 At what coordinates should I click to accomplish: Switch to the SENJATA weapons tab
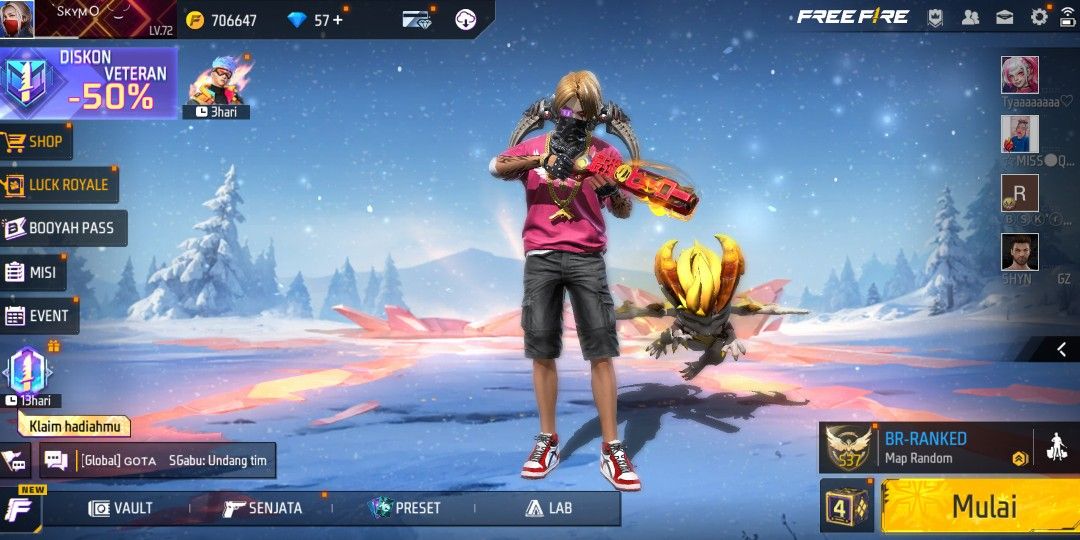262,508
